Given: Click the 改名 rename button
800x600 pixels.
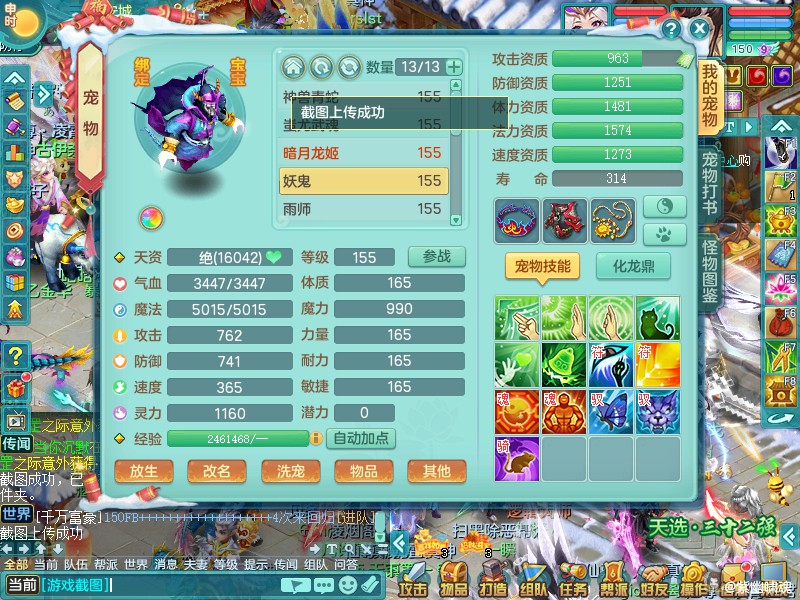Looking at the screenshot, I should [x=217, y=471].
